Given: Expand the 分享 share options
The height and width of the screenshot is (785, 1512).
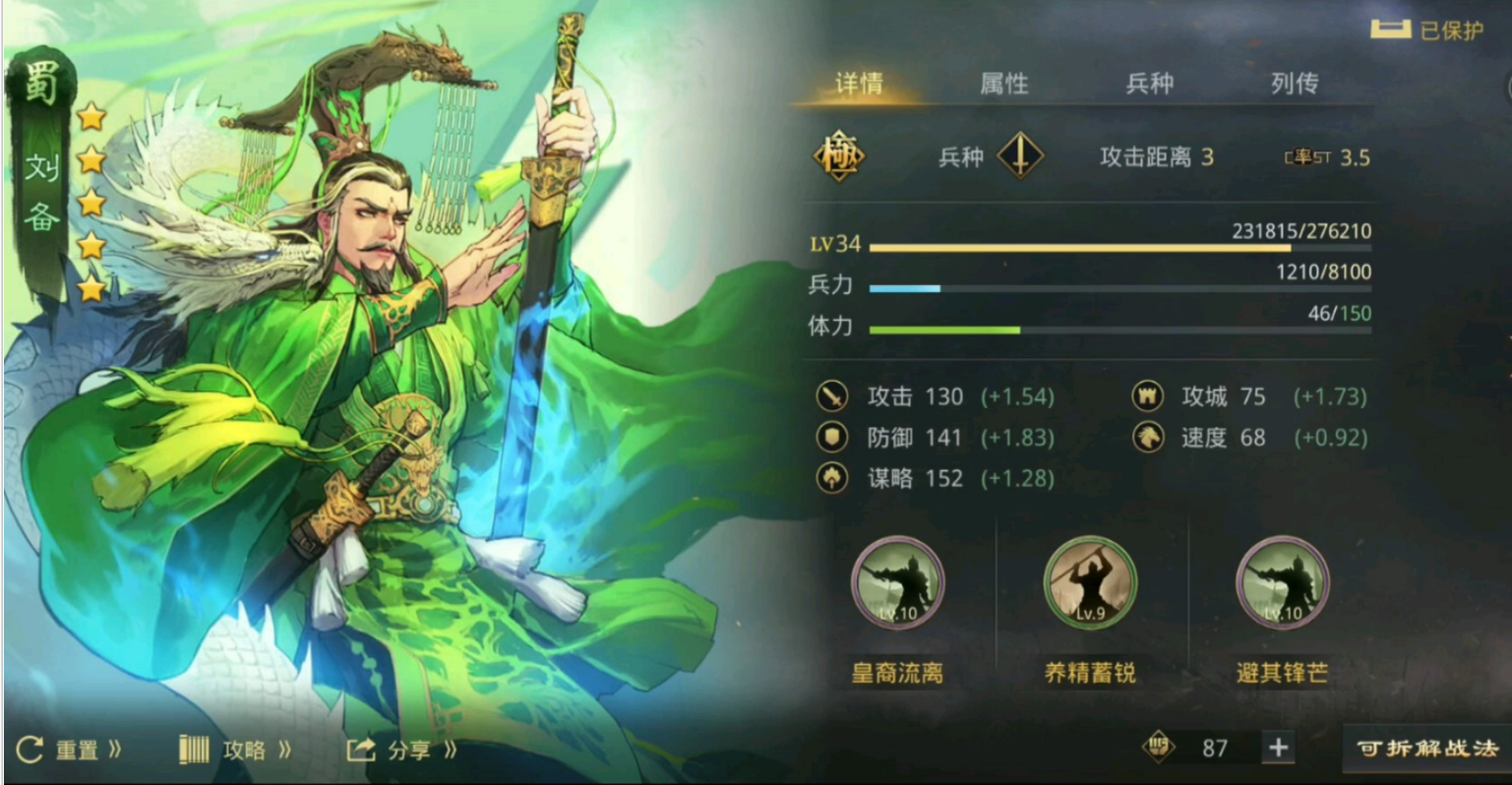Looking at the screenshot, I should click(x=404, y=748).
